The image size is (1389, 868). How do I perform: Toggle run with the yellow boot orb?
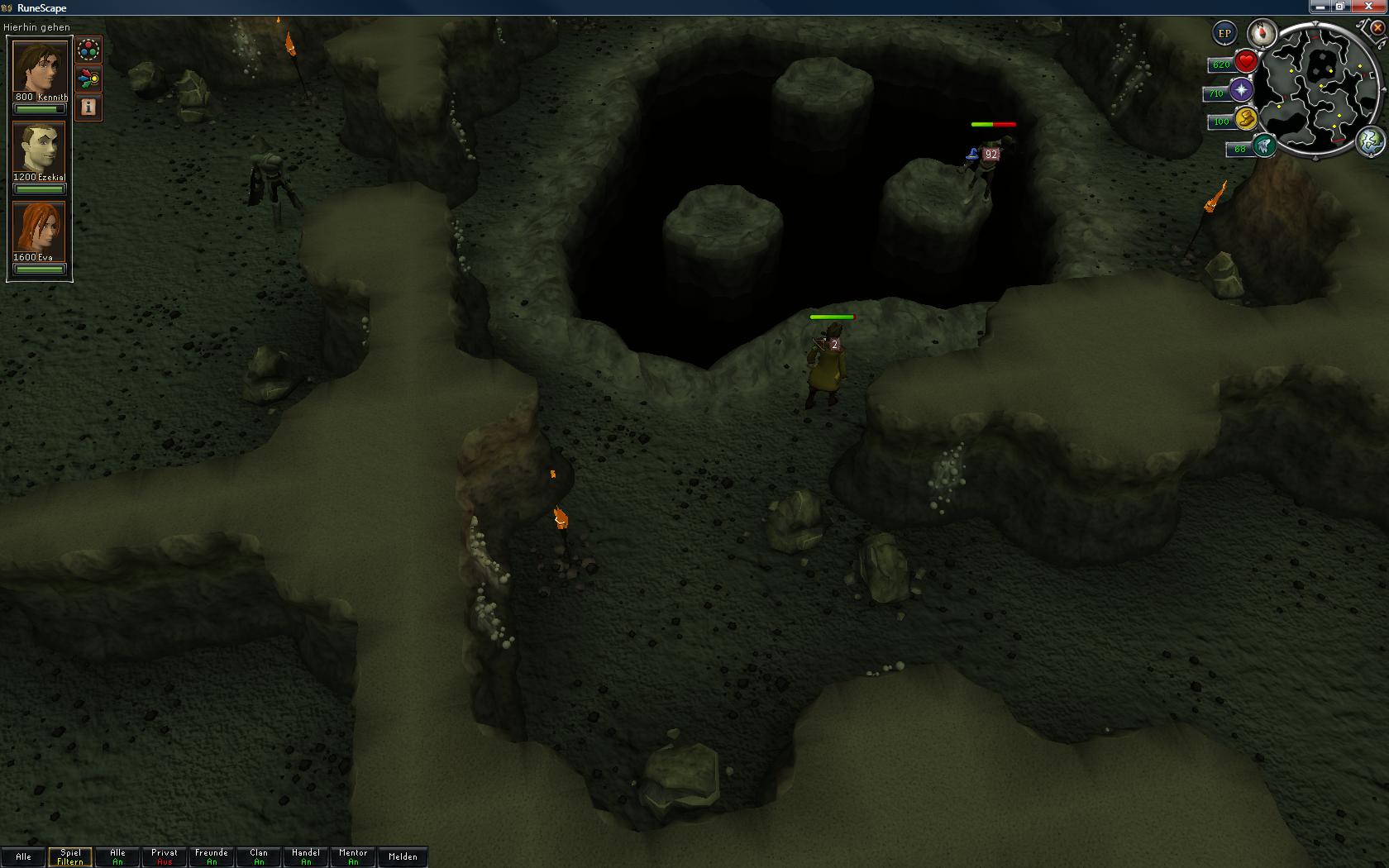click(x=1246, y=119)
